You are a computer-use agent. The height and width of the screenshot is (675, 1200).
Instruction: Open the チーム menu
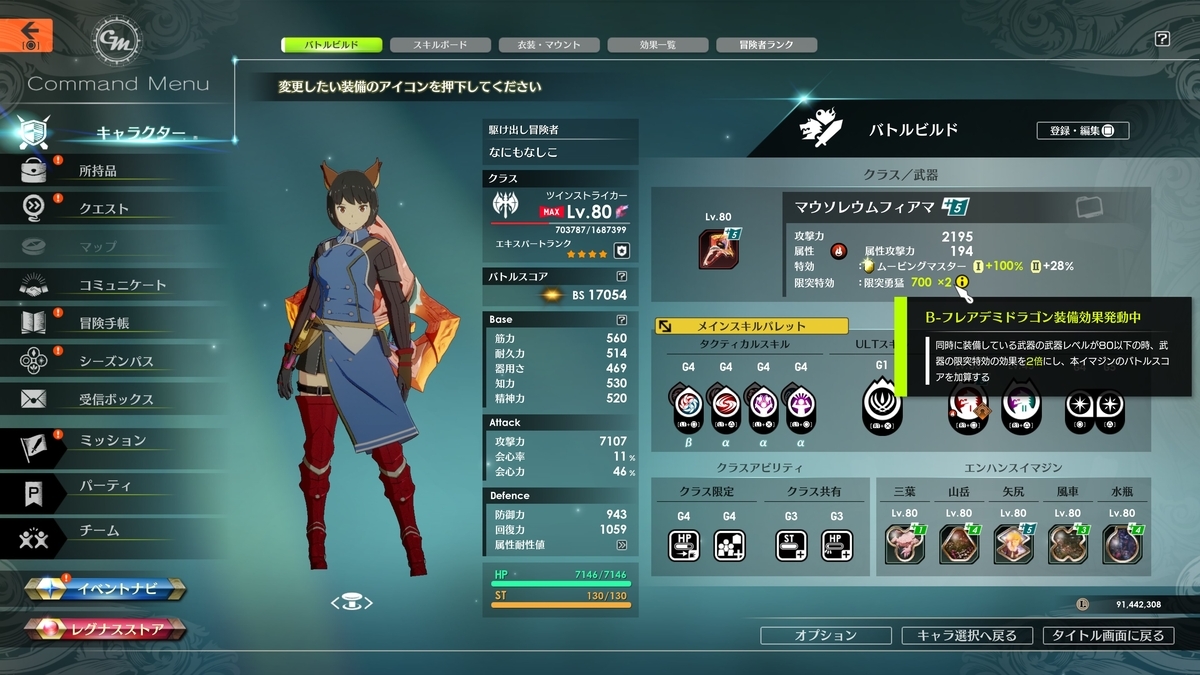coord(99,531)
